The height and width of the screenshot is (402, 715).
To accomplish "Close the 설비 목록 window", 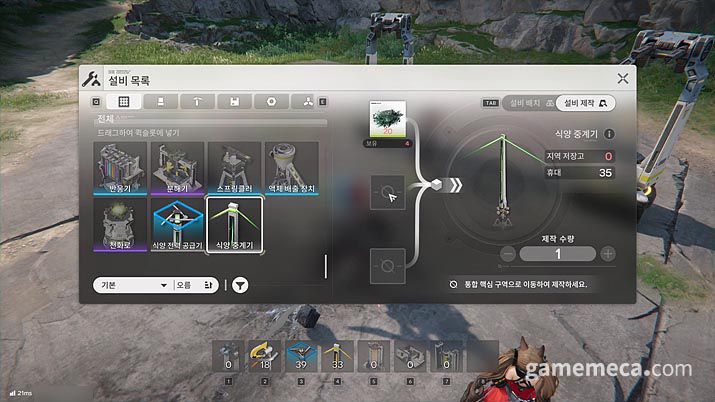I will (623, 78).
